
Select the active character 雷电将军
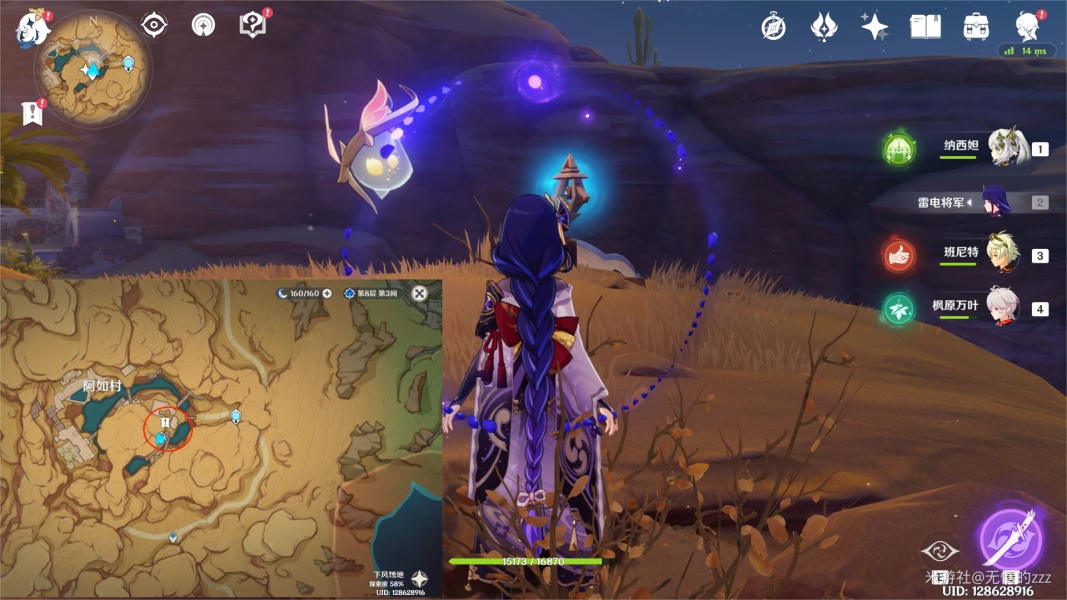click(x=996, y=201)
